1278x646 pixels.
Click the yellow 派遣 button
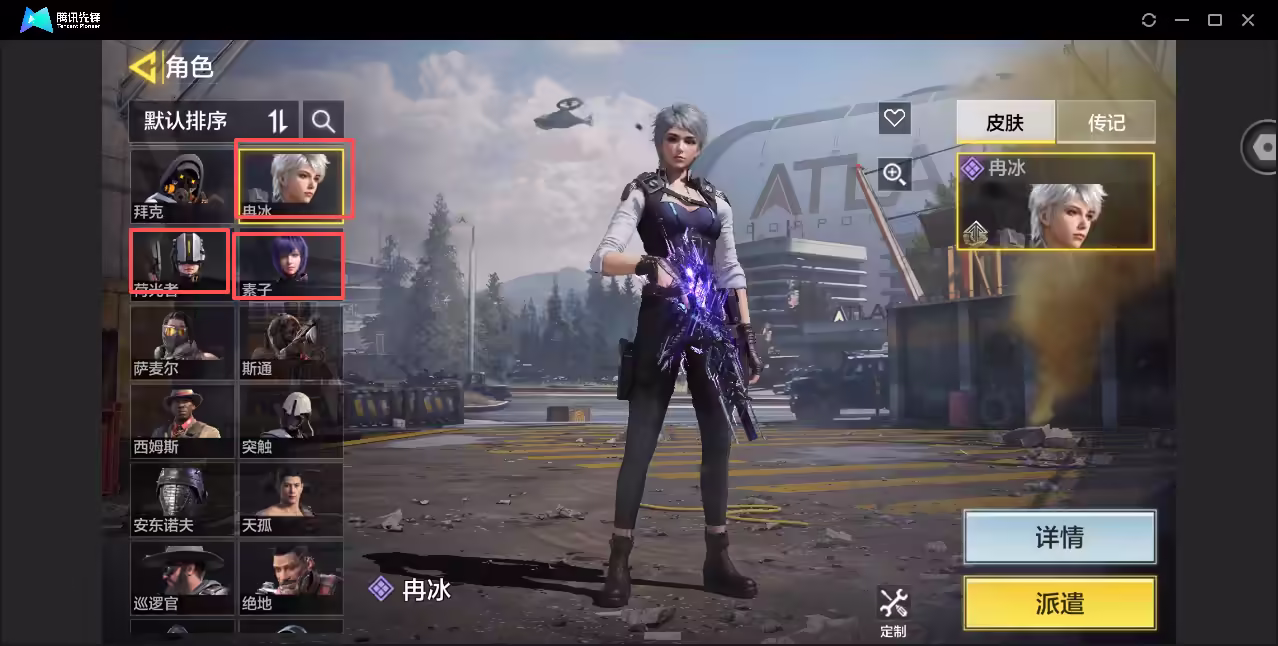click(1059, 603)
